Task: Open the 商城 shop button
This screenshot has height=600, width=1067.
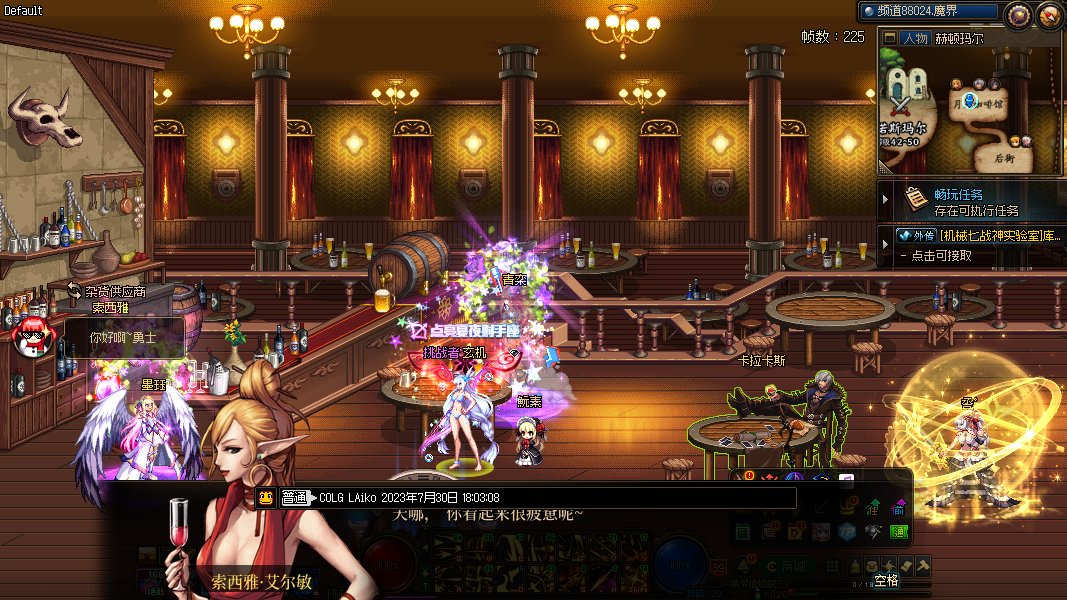Action: click(x=790, y=566)
